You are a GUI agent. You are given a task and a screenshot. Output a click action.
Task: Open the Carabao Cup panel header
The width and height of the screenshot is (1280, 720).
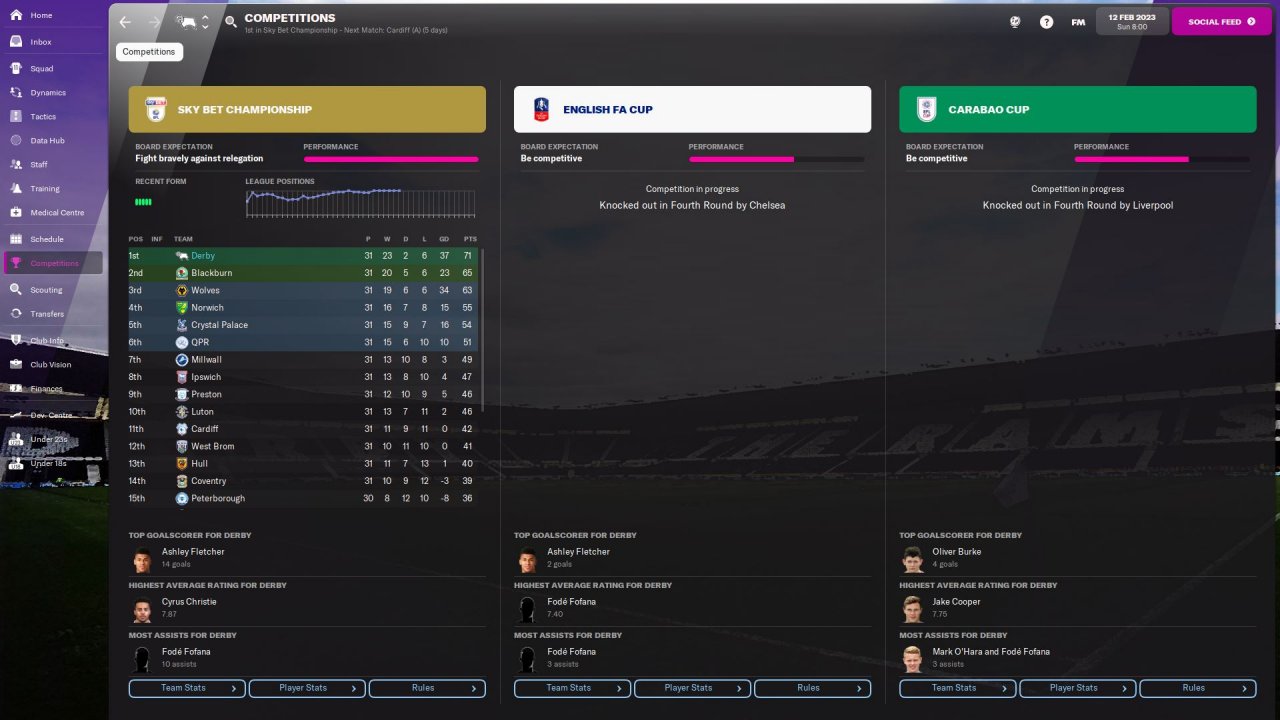[1077, 110]
